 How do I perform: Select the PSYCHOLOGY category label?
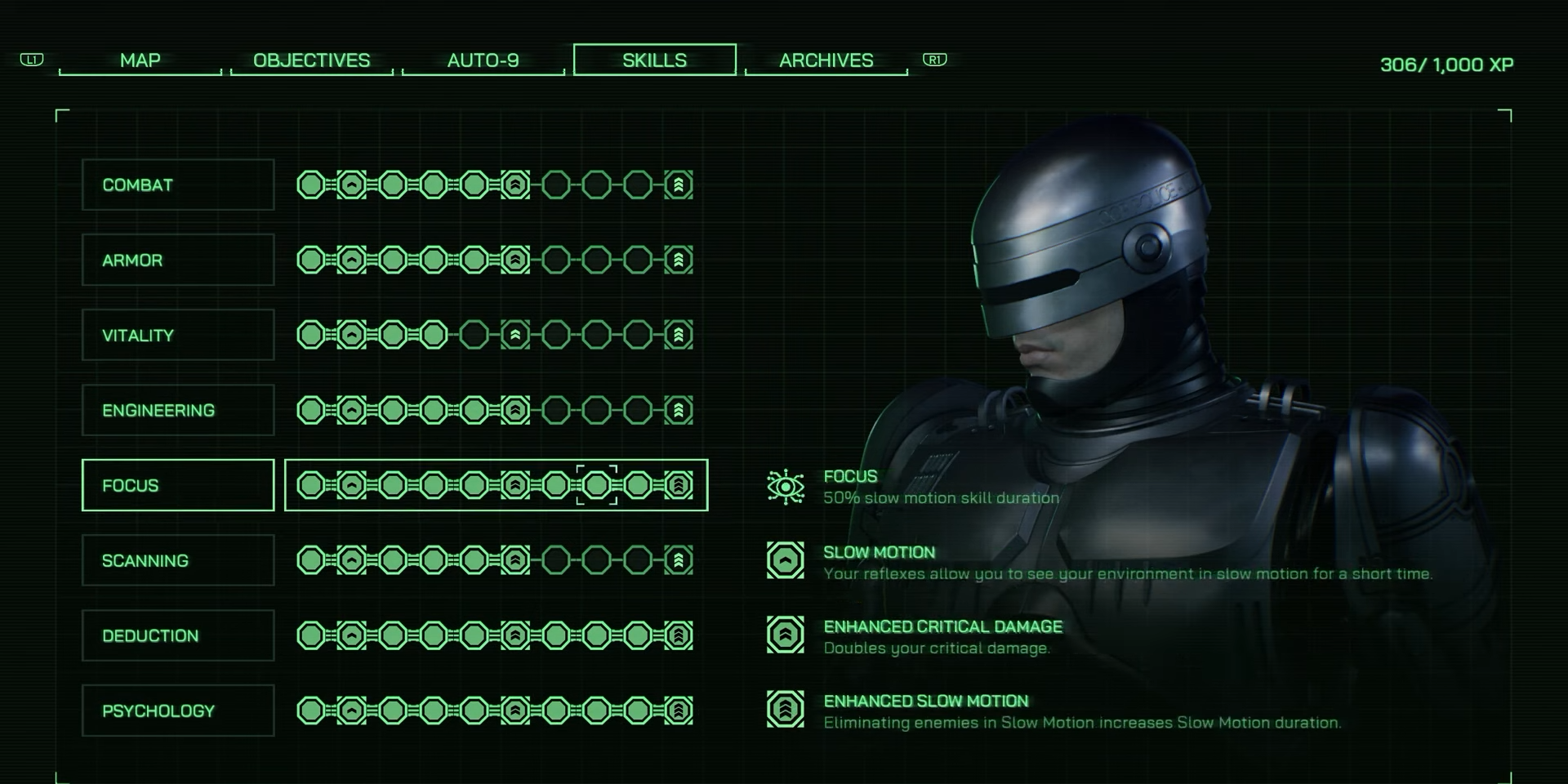(177, 710)
